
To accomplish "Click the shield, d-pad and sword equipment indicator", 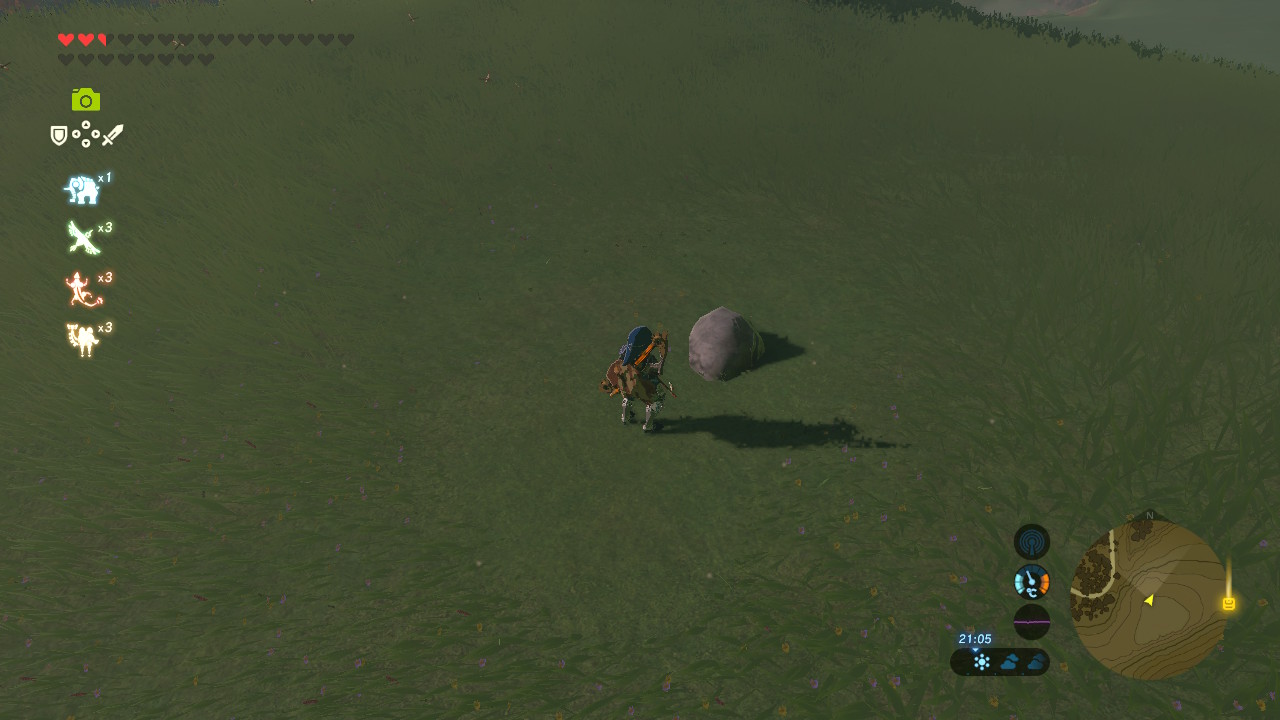I will [87, 134].
